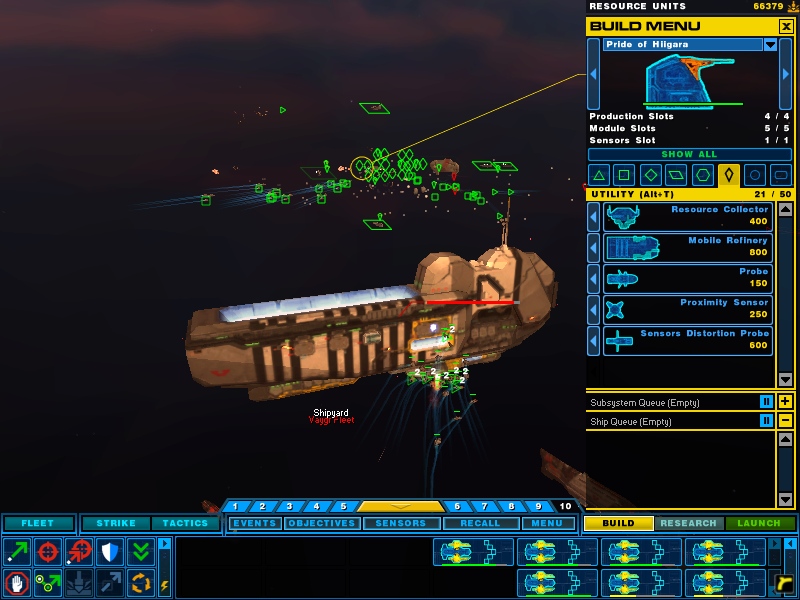This screenshot has width=800, height=600.
Task: Switch to the Research tab
Action: (x=689, y=523)
